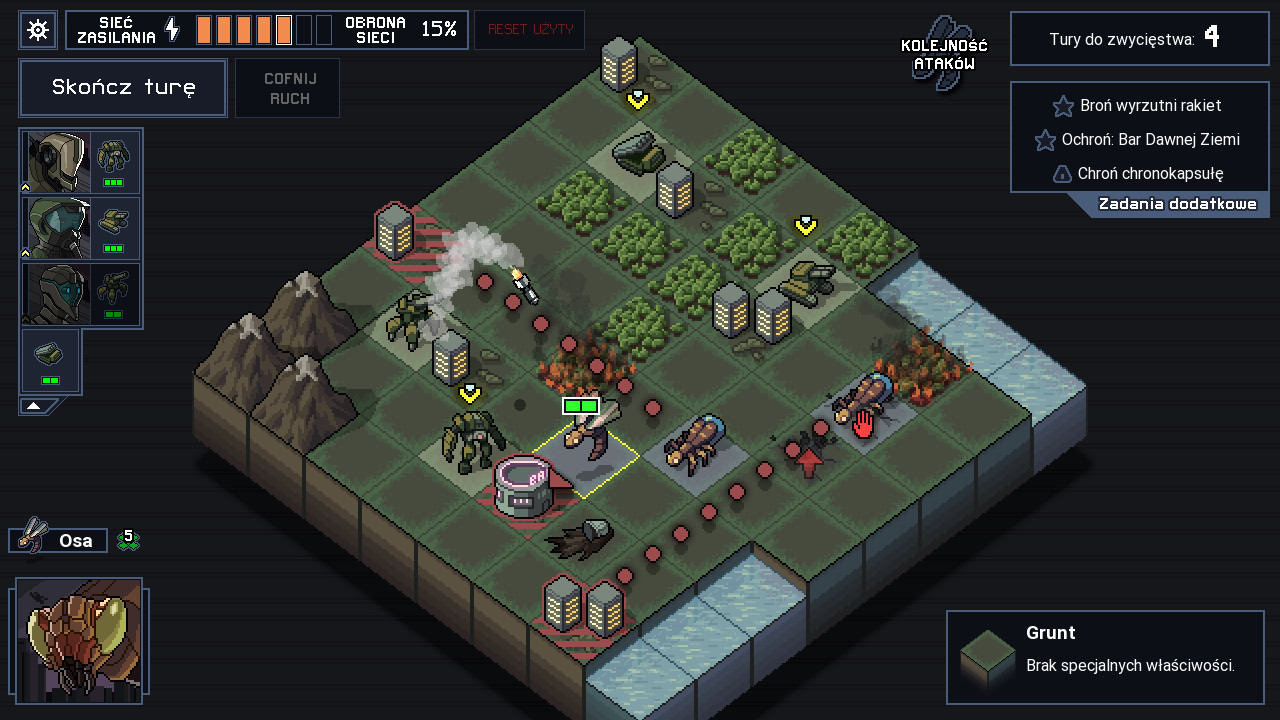Click the Cofnij ruch button
The image size is (1280, 720).
coord(287,88)
